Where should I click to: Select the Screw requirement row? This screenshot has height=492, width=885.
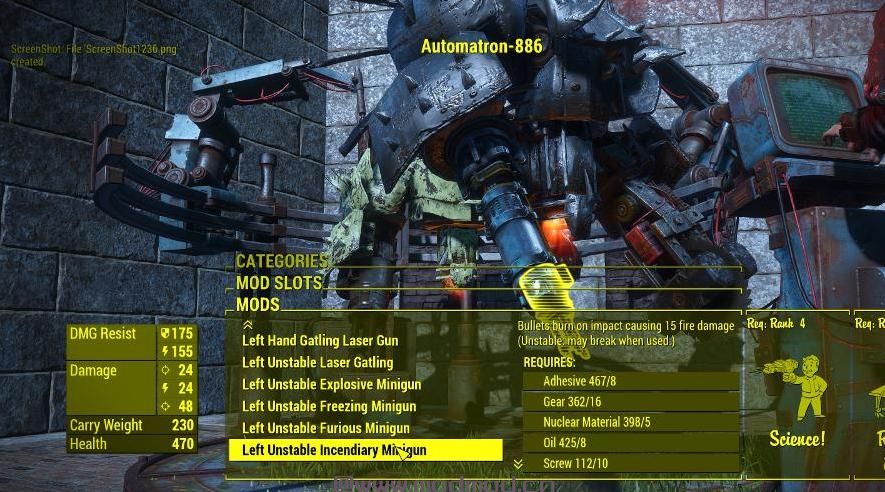(630, 463)
